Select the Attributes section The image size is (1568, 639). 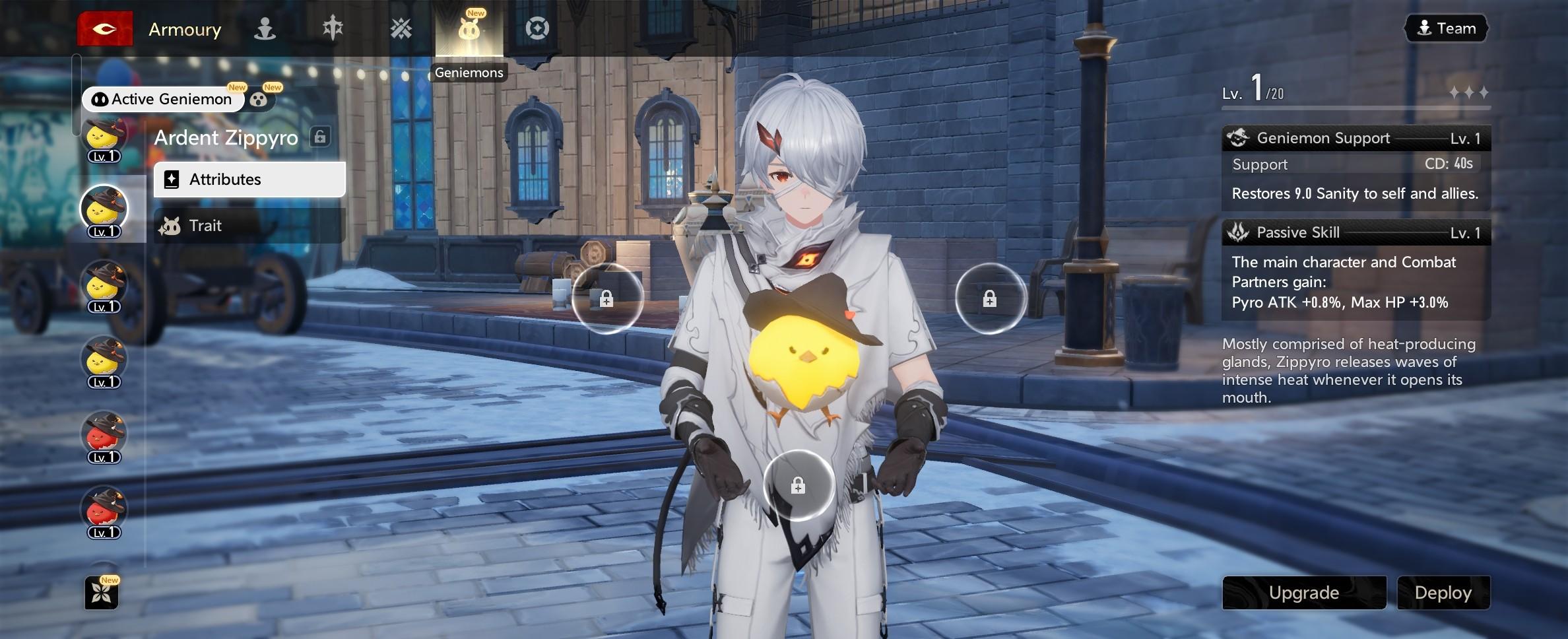[x=249, y=179]
